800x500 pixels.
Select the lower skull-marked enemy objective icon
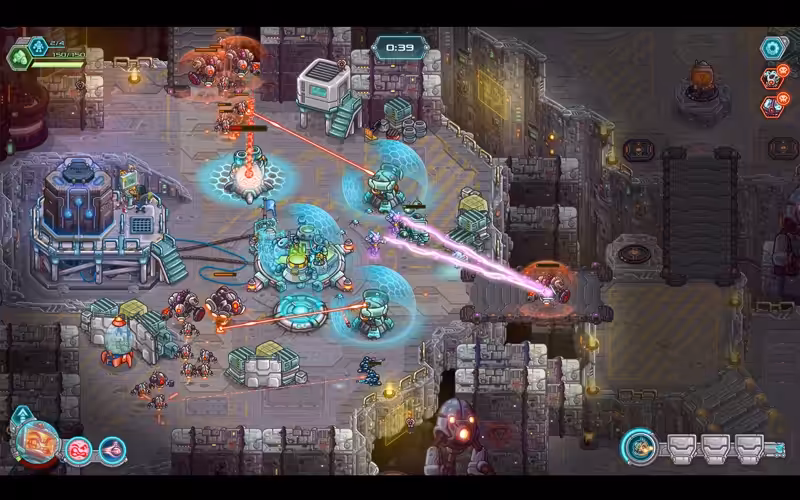[772, 104]
